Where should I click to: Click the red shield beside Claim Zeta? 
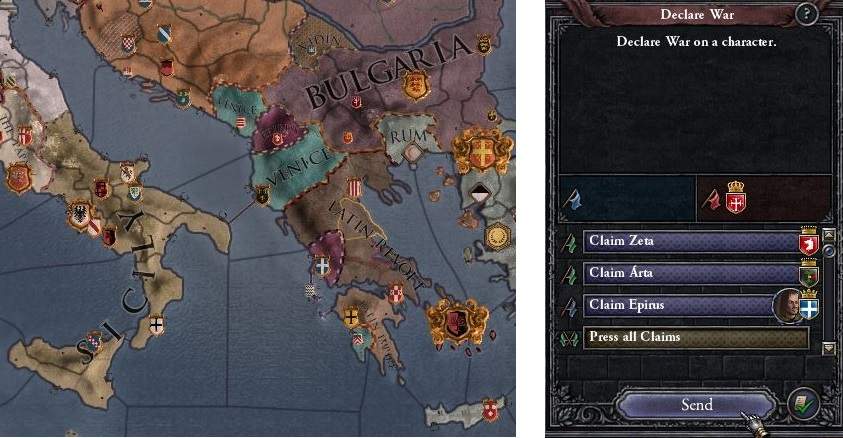tap(808, 242)
